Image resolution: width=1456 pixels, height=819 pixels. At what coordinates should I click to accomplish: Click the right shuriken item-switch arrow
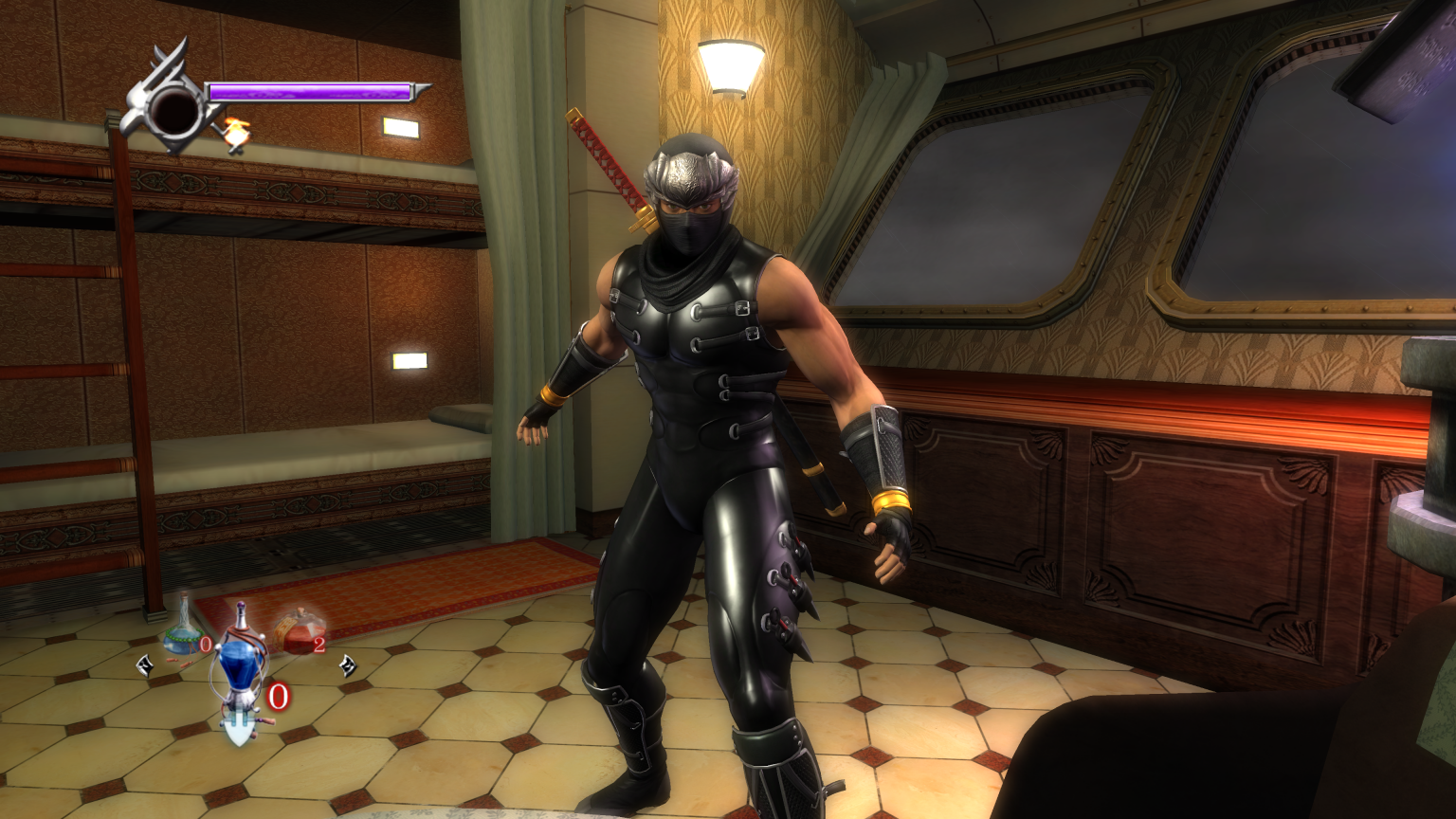tap(350, 664)
